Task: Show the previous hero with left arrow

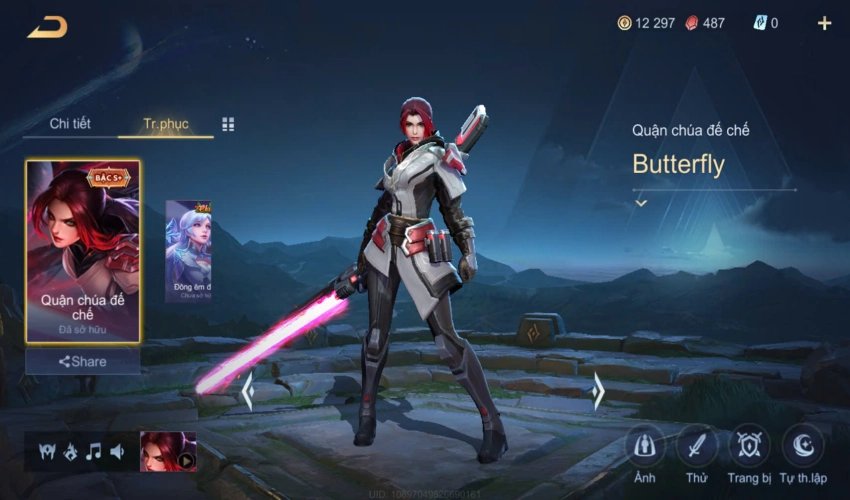Action: [x=247, y=391]
